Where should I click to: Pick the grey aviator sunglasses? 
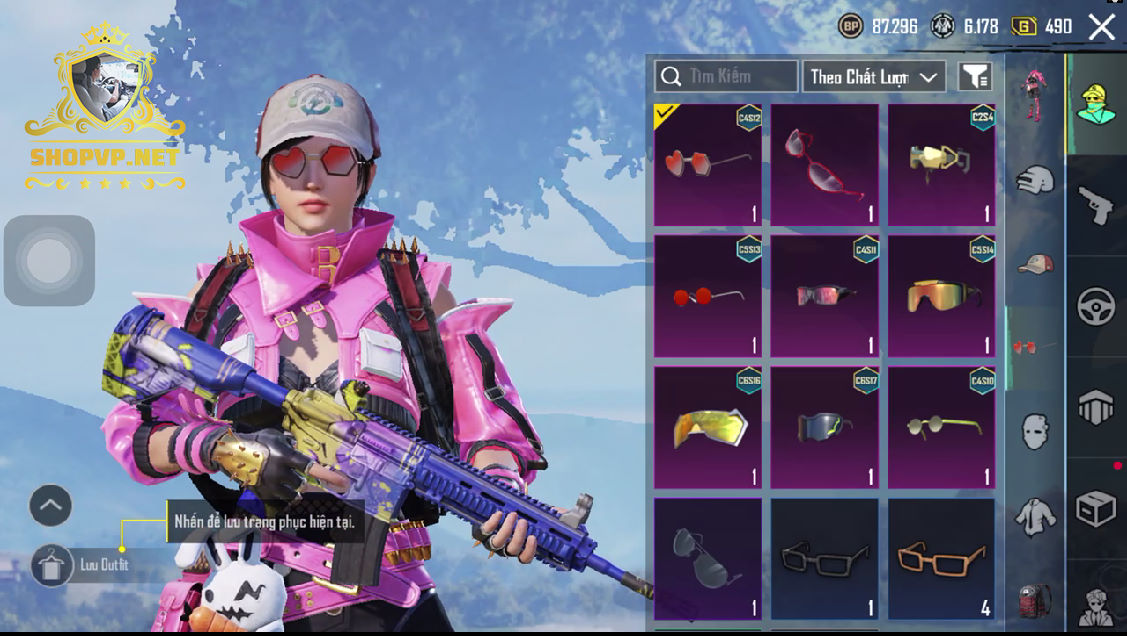707,558
